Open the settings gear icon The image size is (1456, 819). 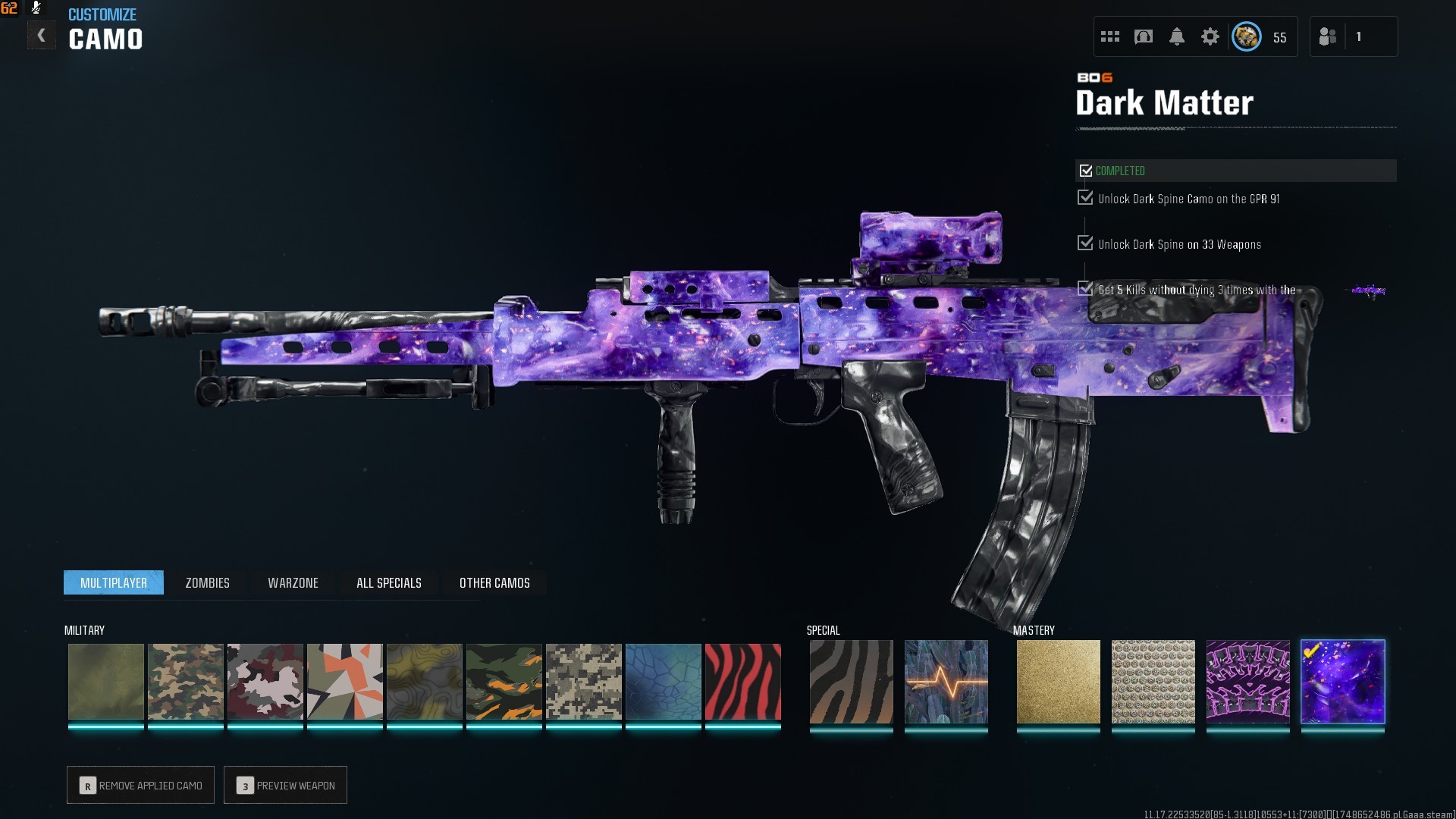click(1210, 36)
